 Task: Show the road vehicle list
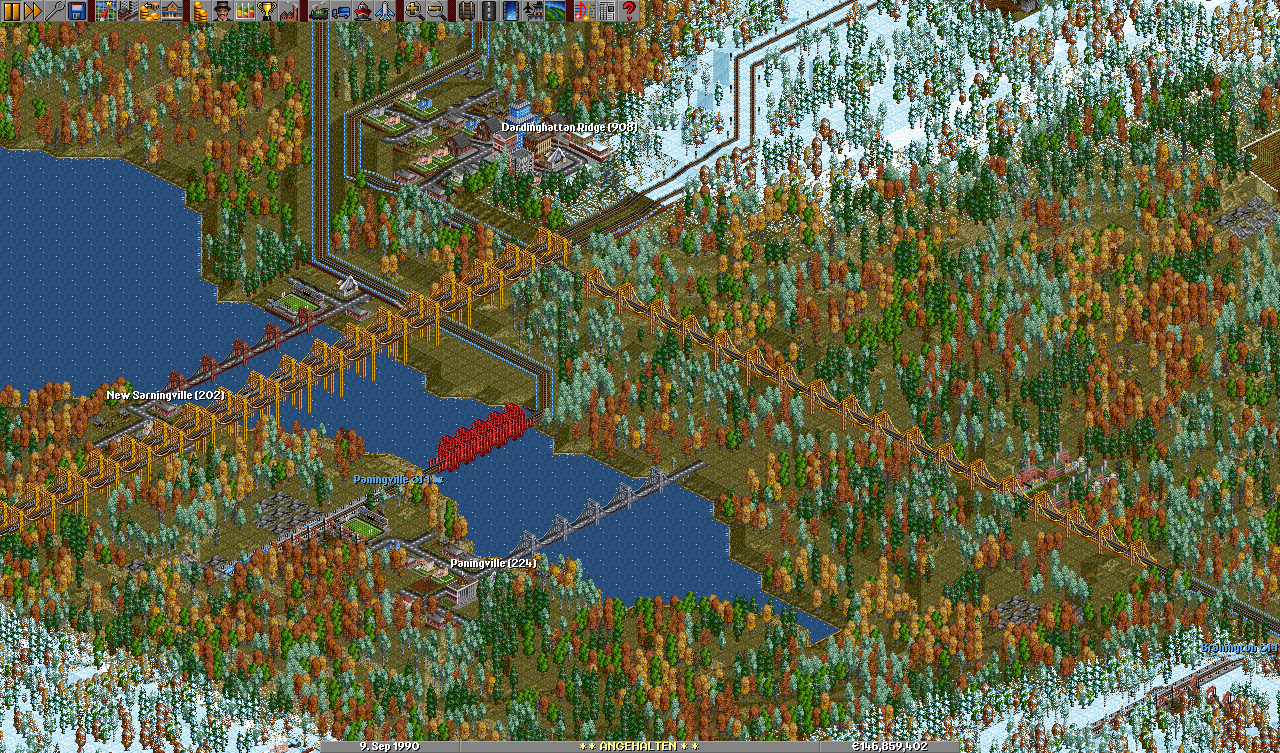[340, 11]
